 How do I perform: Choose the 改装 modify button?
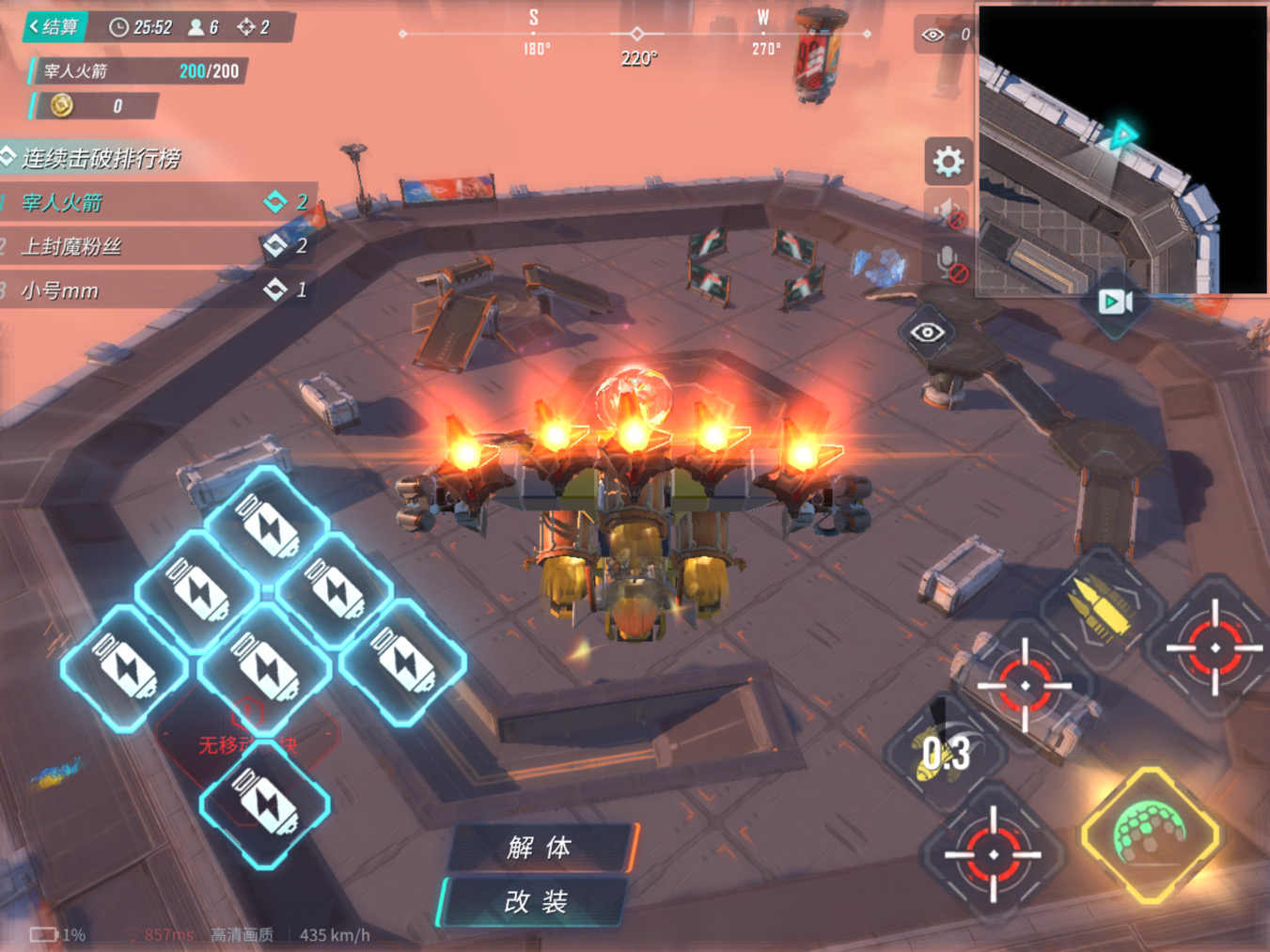coord(536,902)
